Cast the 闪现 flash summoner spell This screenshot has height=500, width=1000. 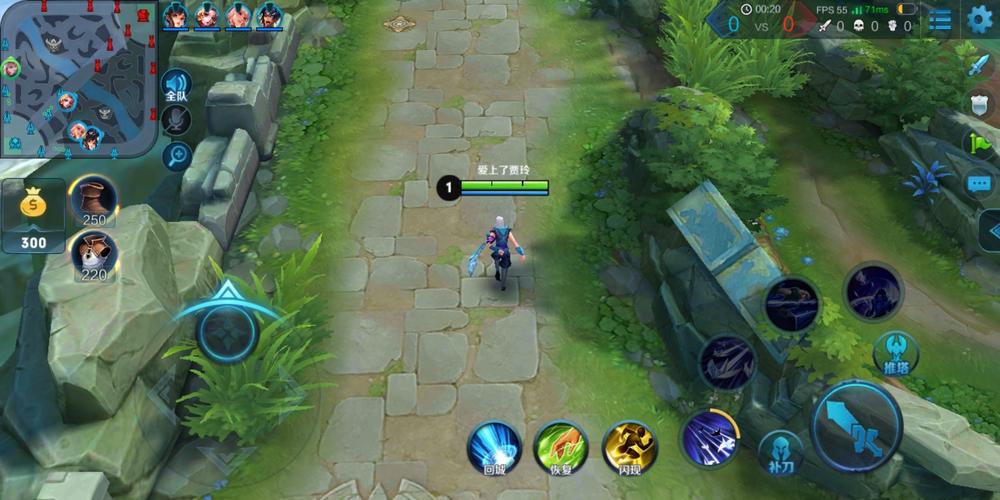coord(630,446)
